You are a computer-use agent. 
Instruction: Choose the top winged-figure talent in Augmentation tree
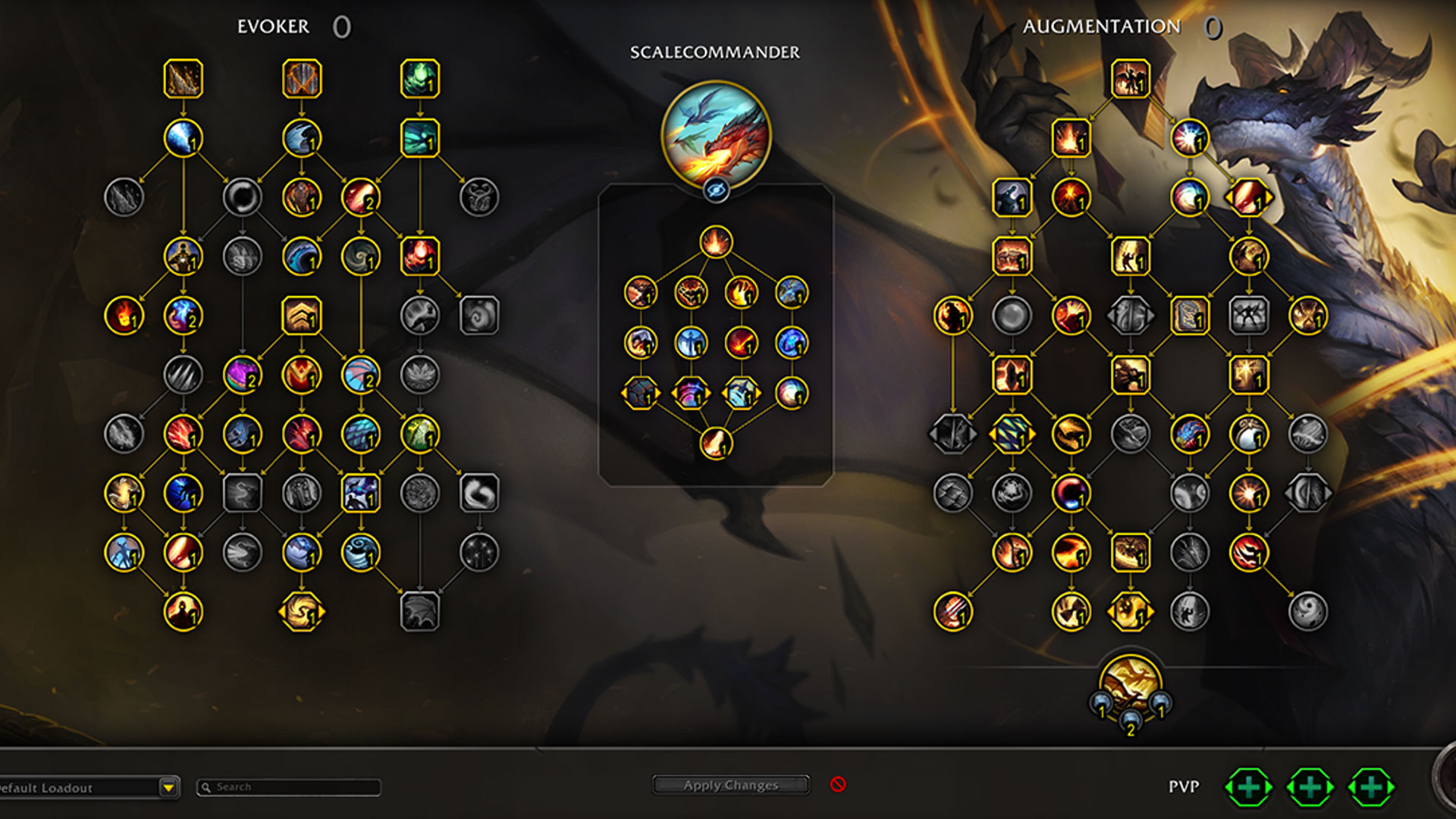click(x=1130, y=79)
